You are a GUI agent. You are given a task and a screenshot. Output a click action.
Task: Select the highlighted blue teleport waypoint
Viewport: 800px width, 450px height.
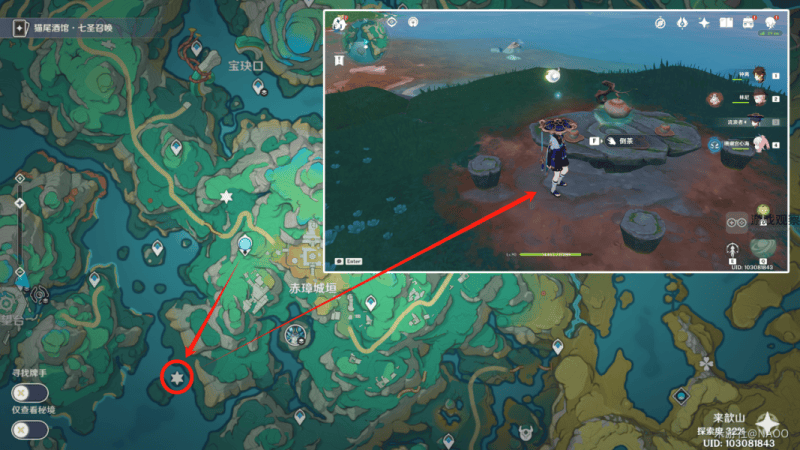tap(245, 244)
